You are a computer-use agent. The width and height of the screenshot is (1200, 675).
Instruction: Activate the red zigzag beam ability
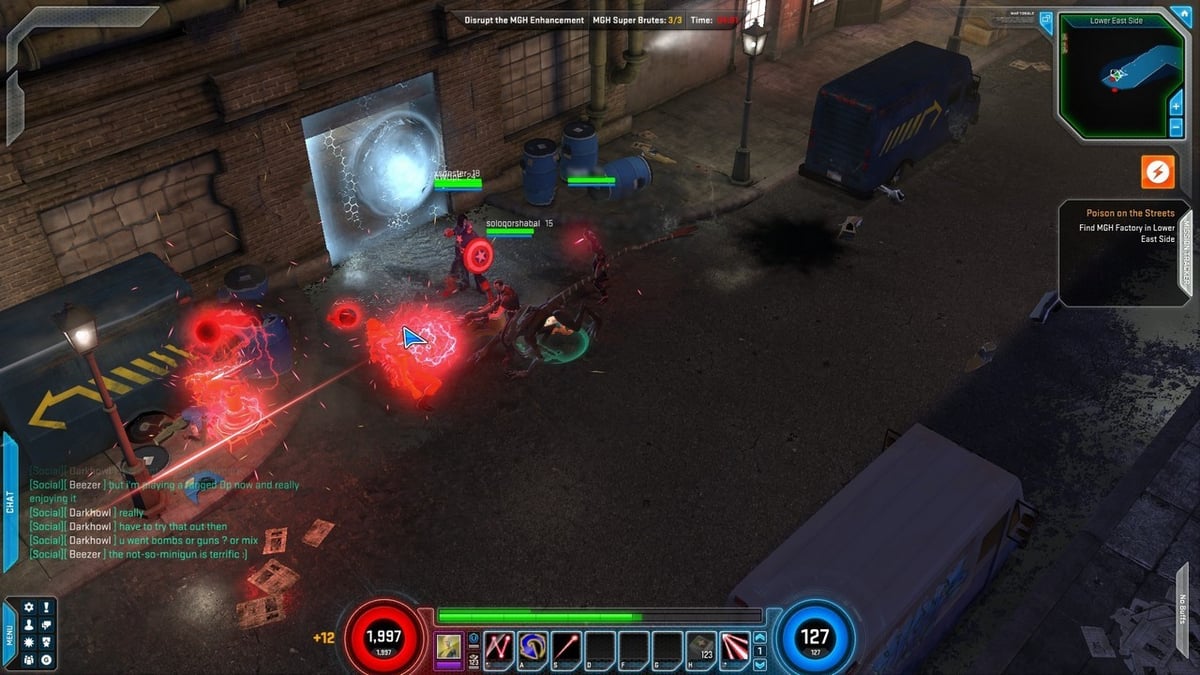click(x=499, y=647)
